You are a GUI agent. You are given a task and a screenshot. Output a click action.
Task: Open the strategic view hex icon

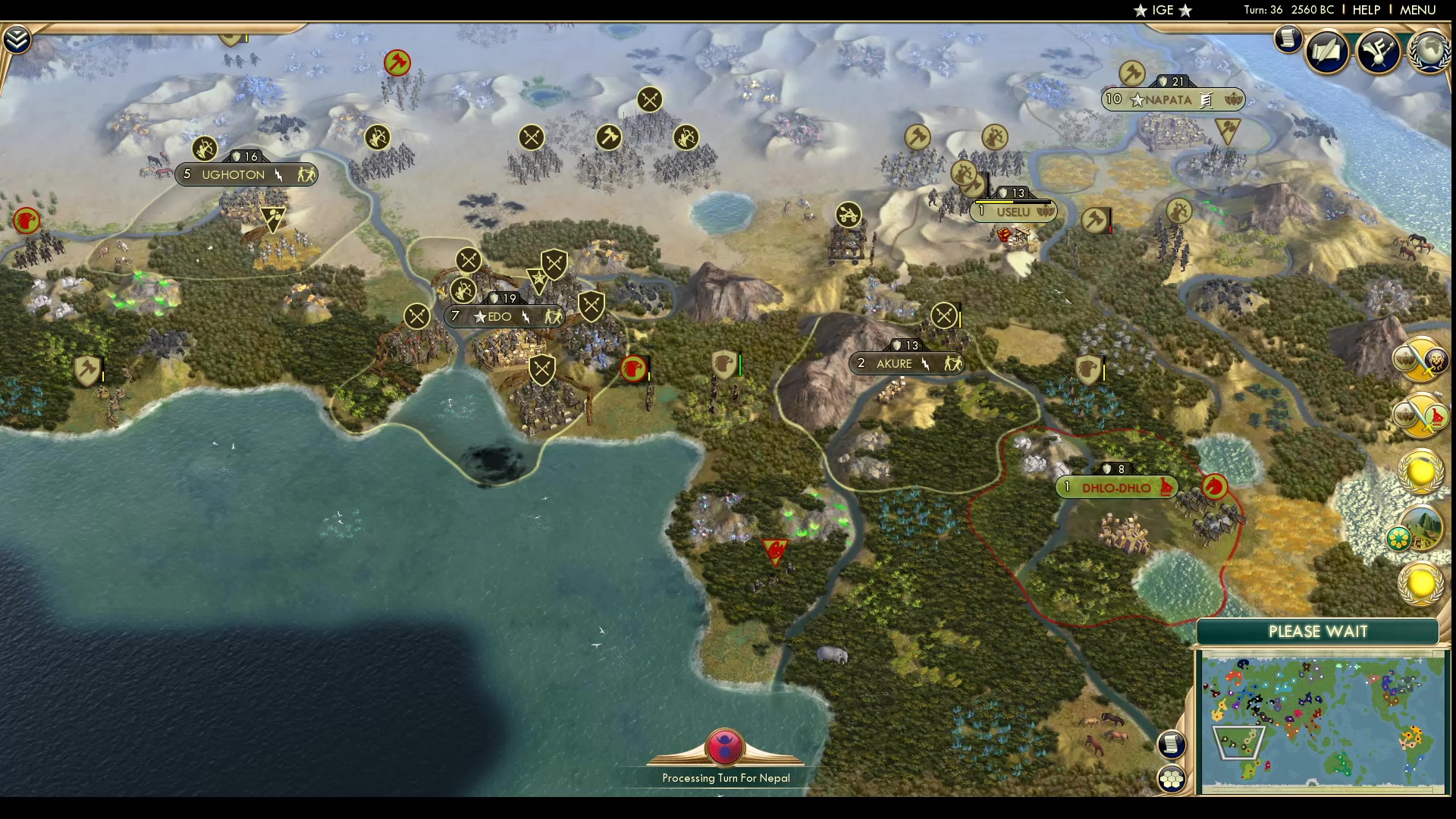1172,777
